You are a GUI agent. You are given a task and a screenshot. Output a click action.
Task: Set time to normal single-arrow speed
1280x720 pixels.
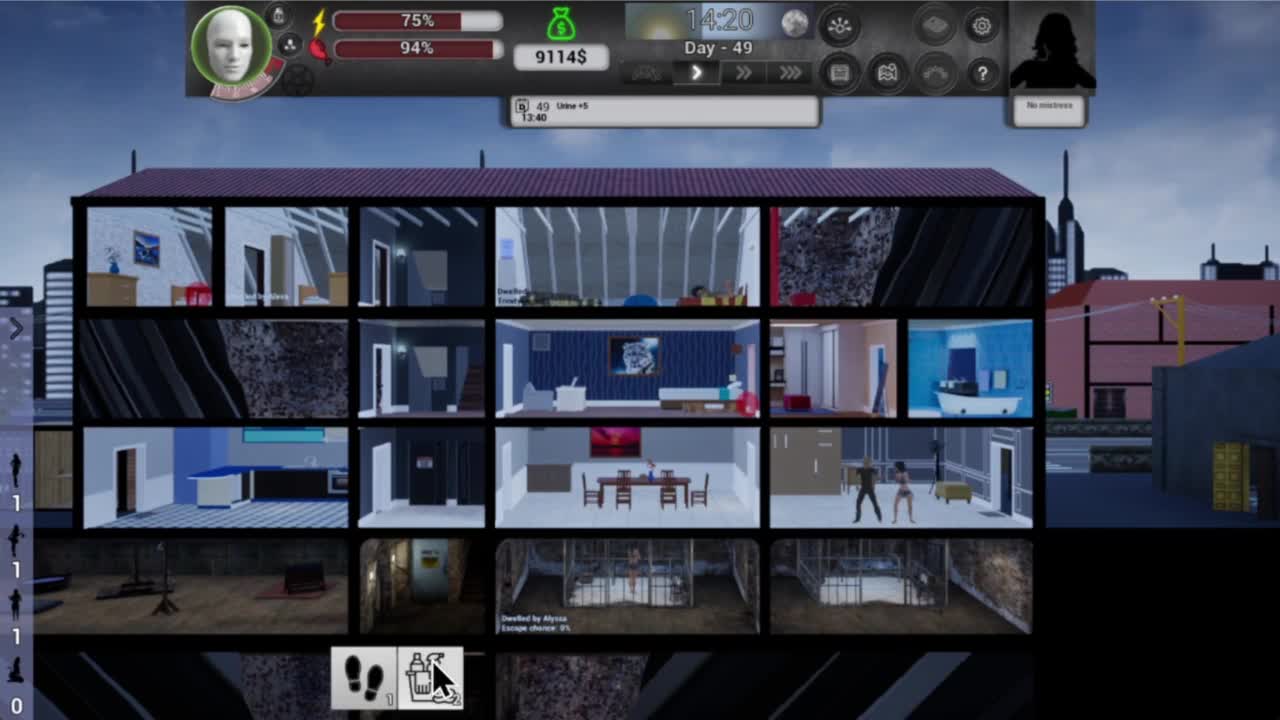pos(696,73)
